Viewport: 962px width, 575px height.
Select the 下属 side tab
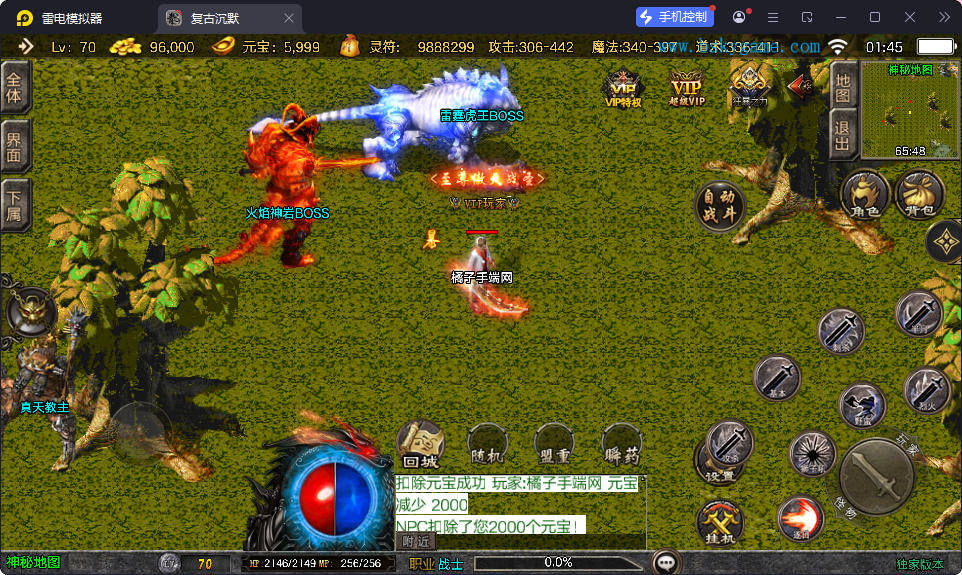point(14,206)
